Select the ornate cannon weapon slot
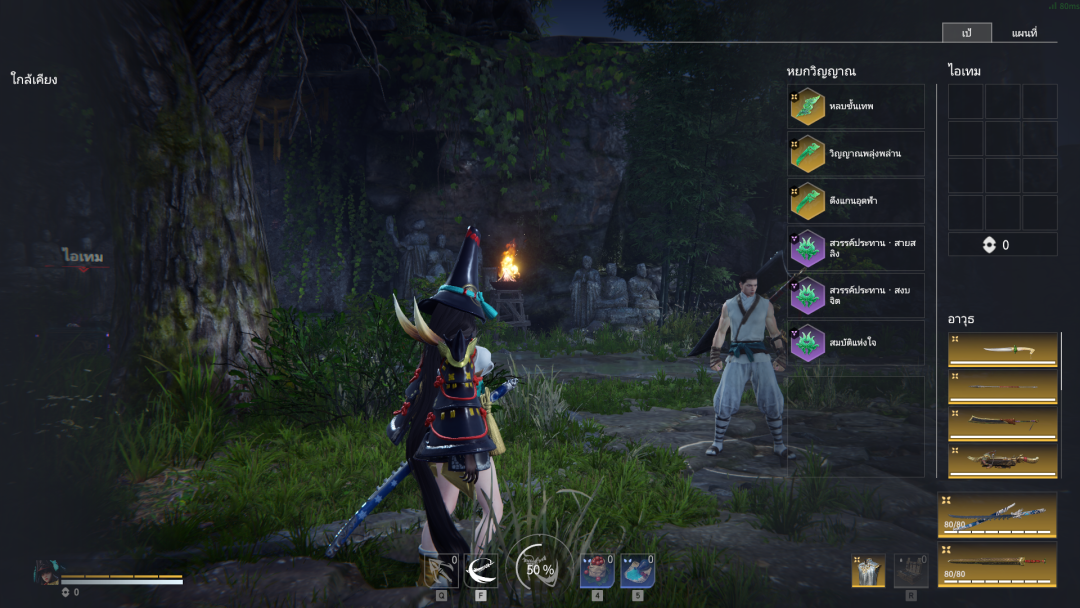The width and height of the screenshot is (1080, 608). [1003, 461]
